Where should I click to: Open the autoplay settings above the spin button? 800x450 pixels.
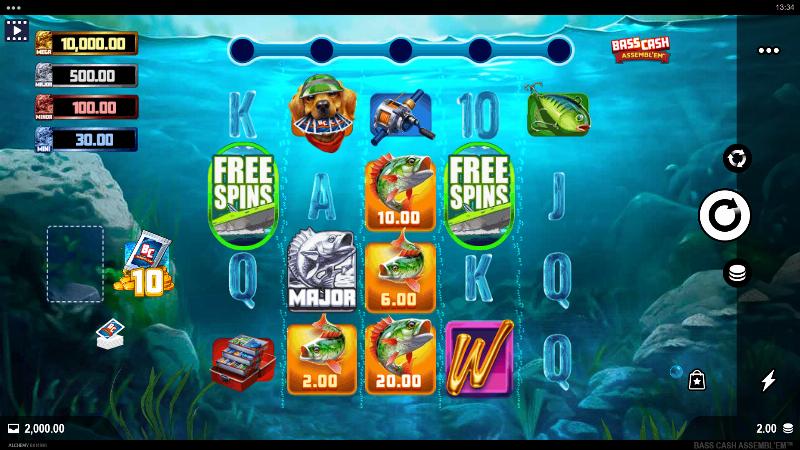pyautogui.click(x=737, y=158)
